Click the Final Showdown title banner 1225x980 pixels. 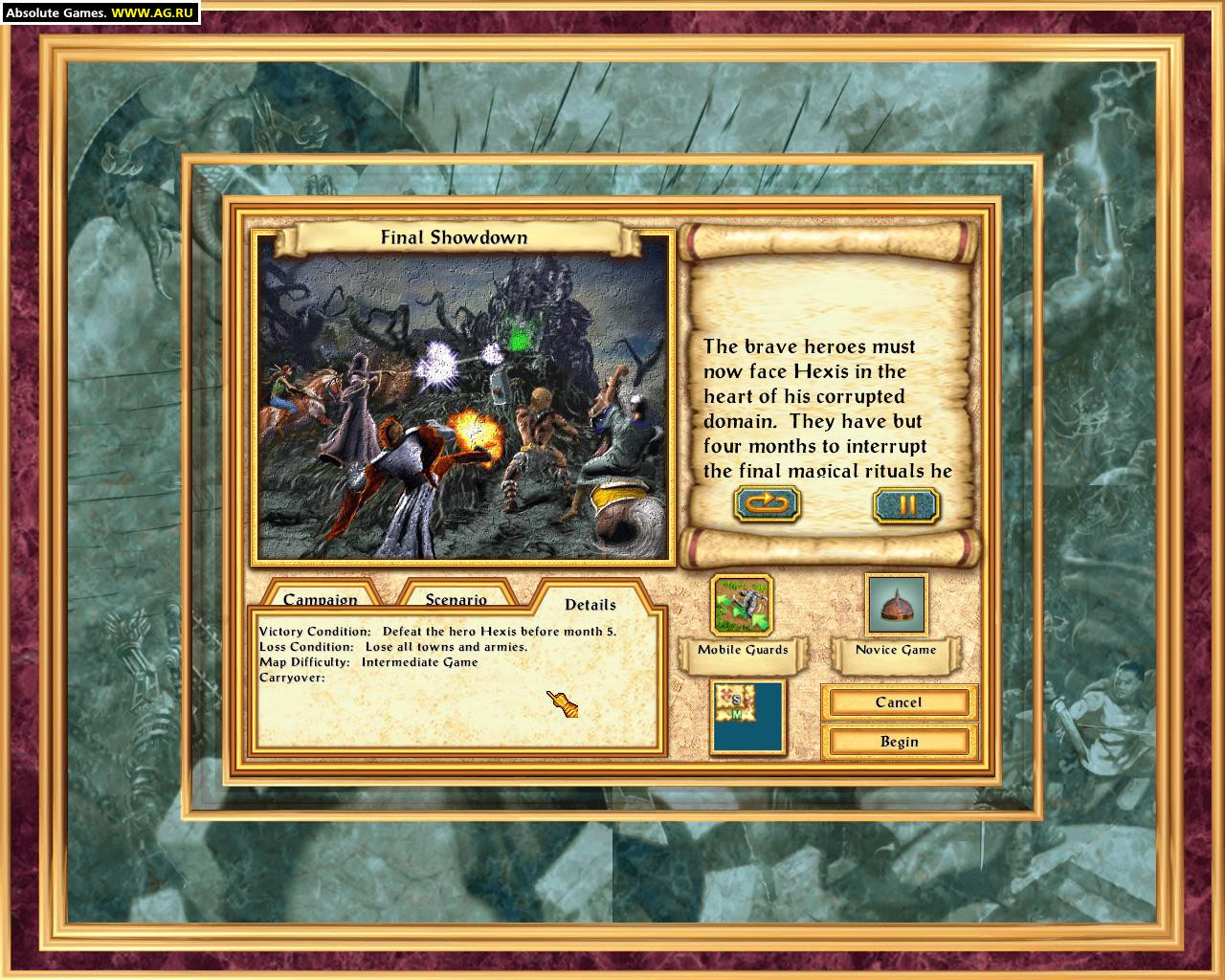(x=455, y=236)
